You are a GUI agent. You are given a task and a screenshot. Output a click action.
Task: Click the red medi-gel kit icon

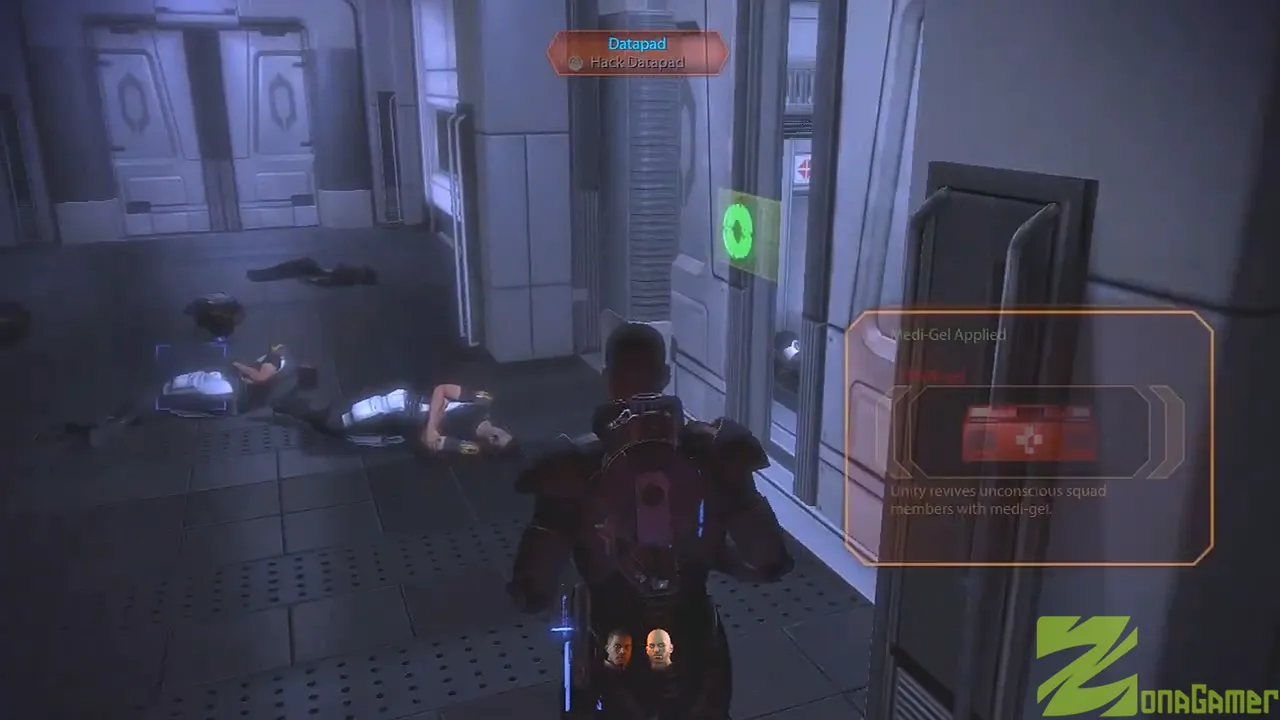click(x=1029, y=433)
